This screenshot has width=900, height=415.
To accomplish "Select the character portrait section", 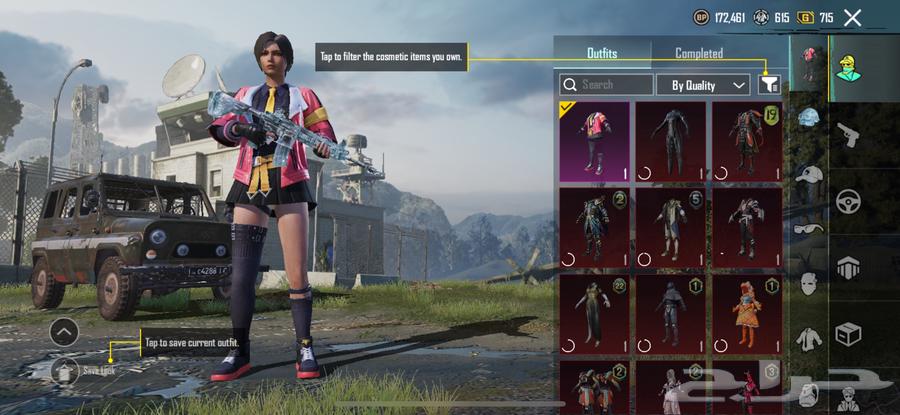I will point(850,65).
